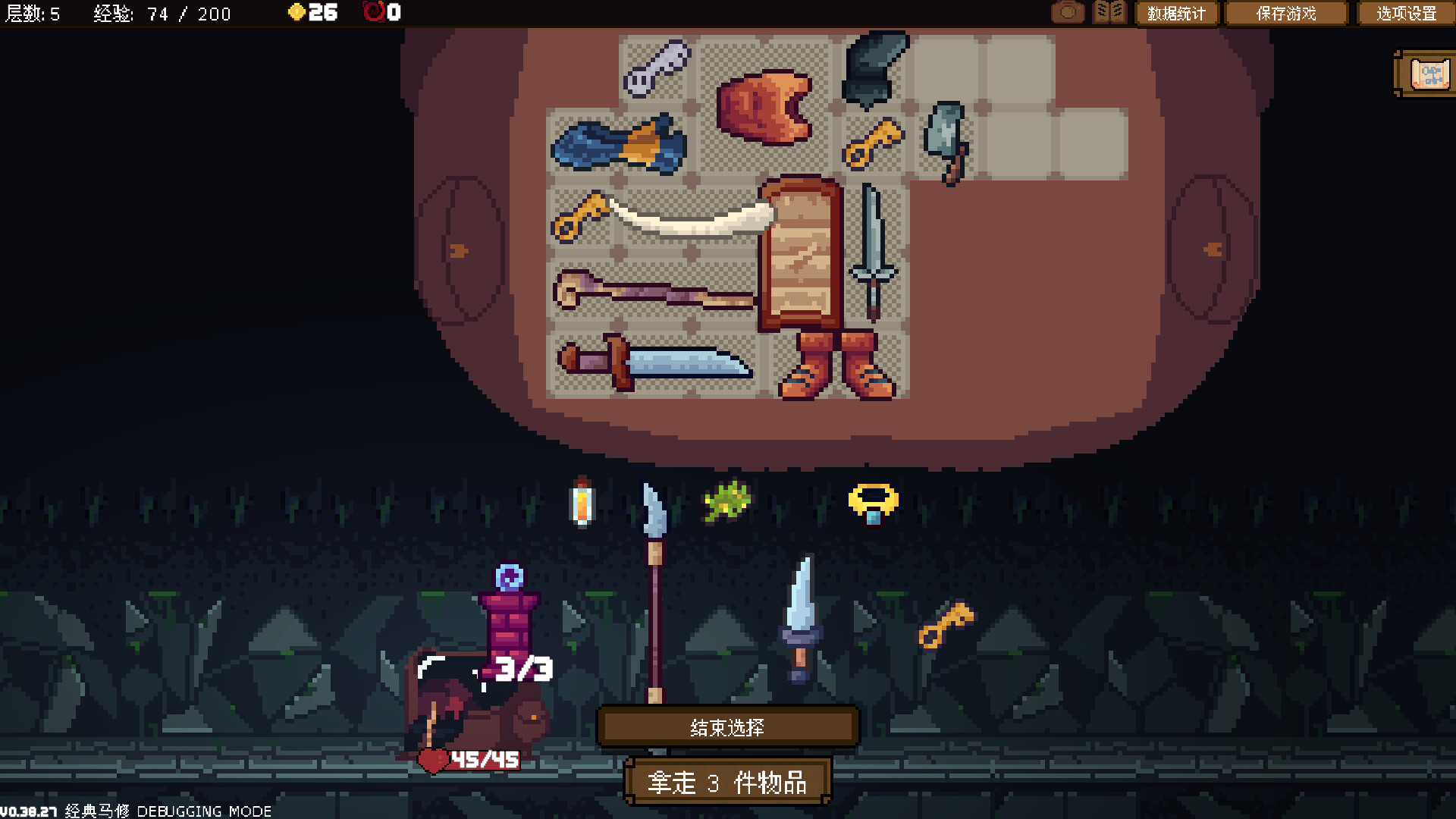The height and width of the screenshot is (819, 1456).
Task: Click the gold coin counter showing 26
Action: point(312,12)
